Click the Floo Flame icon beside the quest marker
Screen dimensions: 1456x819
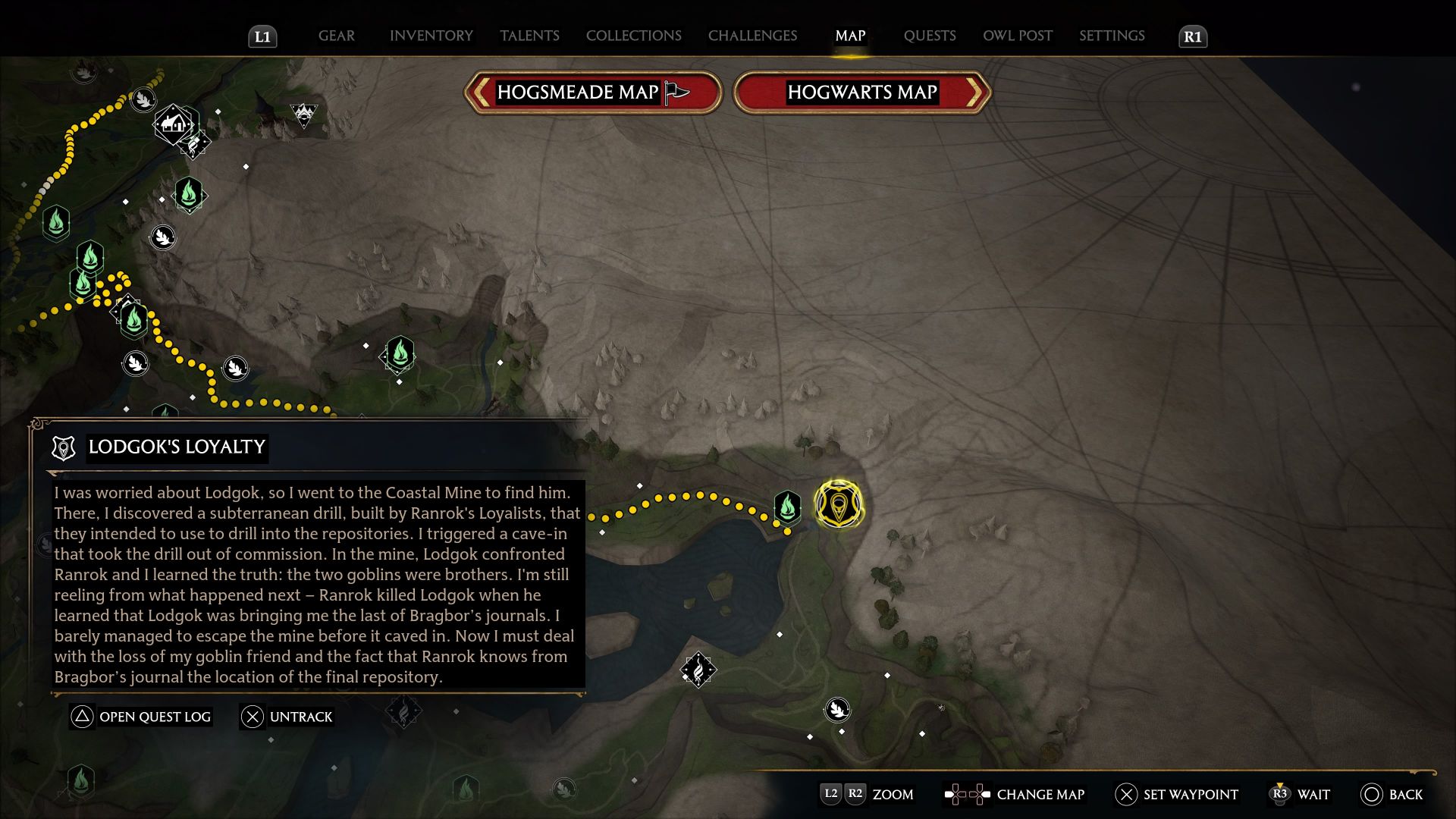point(787,507)
